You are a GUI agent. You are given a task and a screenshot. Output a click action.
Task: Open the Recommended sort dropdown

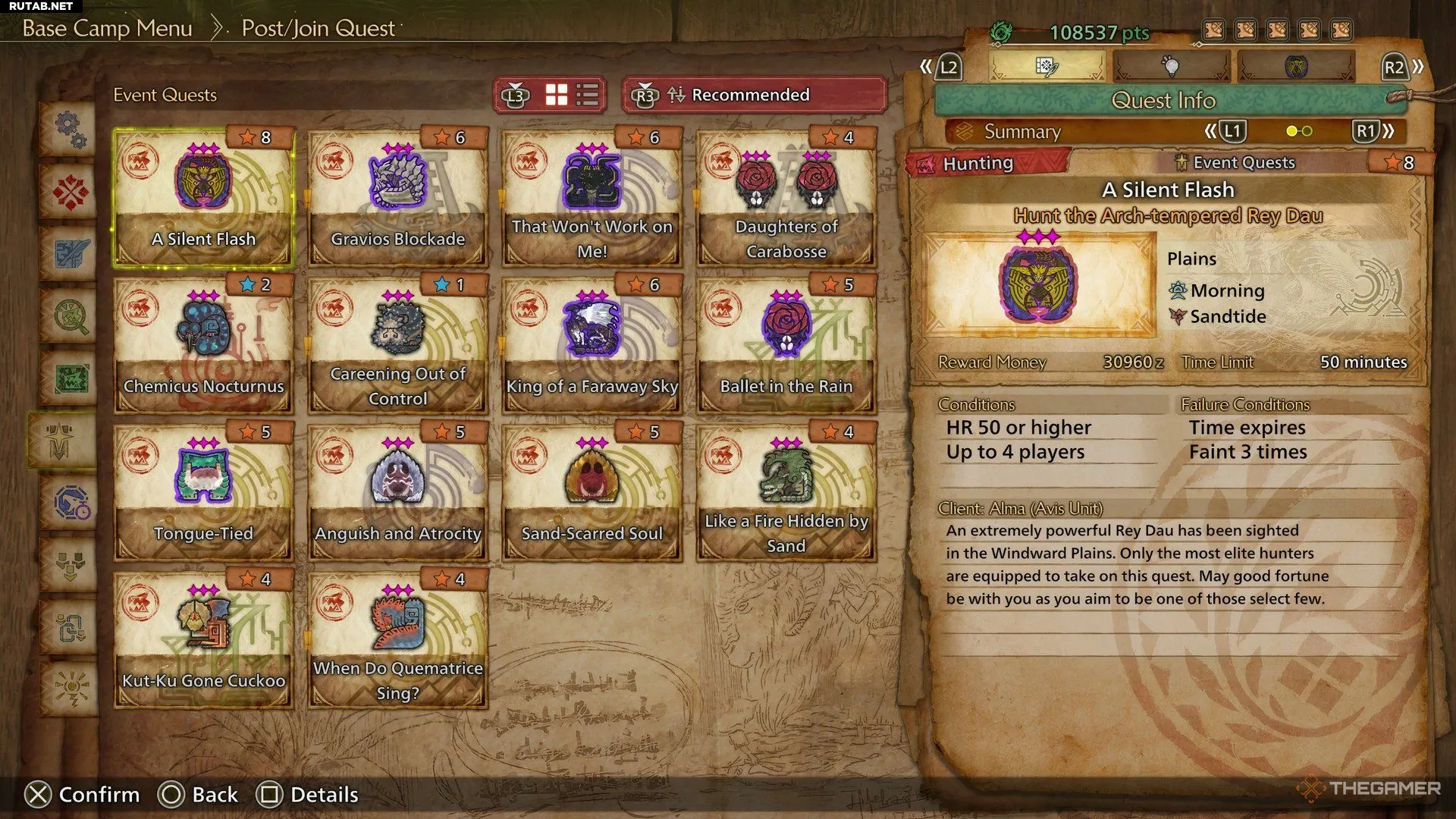click(754, 95)
